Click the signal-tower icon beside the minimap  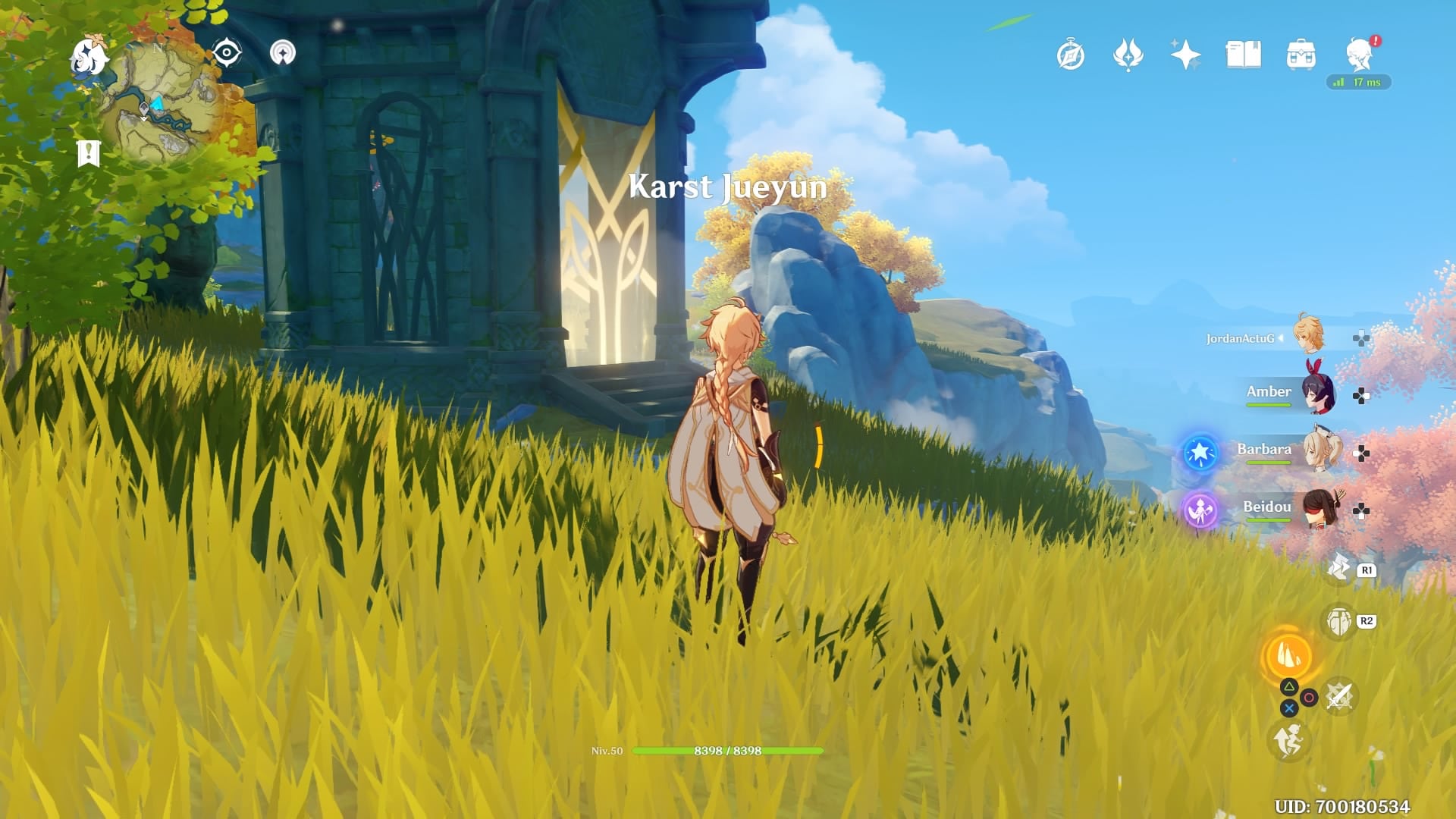(283, 53)
